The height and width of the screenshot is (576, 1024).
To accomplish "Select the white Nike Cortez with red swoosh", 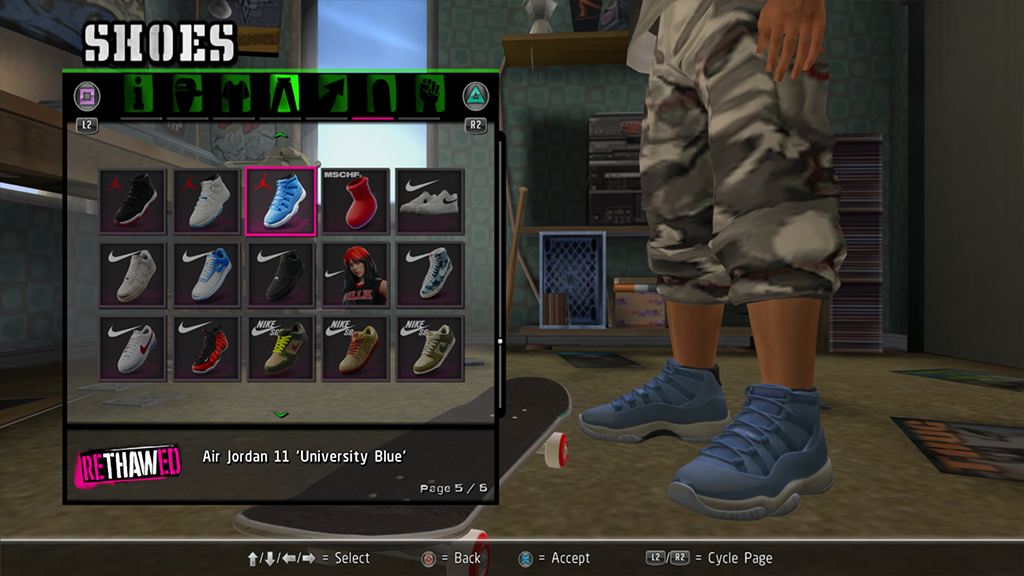I will tap(132, 349).
